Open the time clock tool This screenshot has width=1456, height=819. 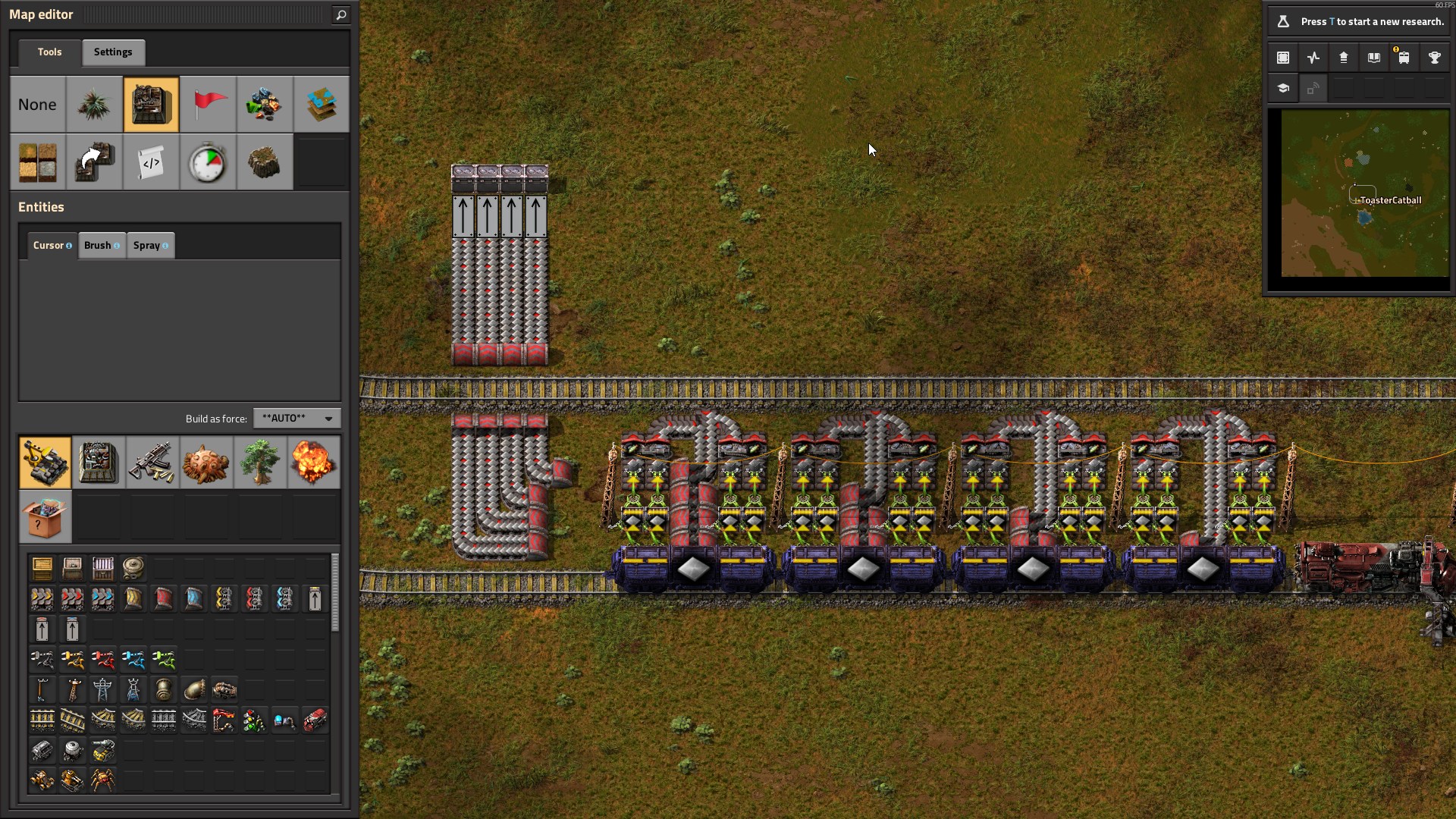pos(208,162)
